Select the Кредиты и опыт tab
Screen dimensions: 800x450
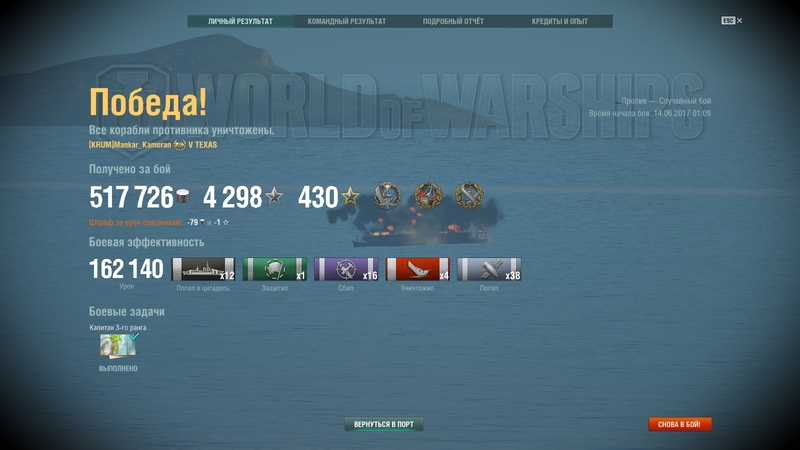(x=559, y=21)
